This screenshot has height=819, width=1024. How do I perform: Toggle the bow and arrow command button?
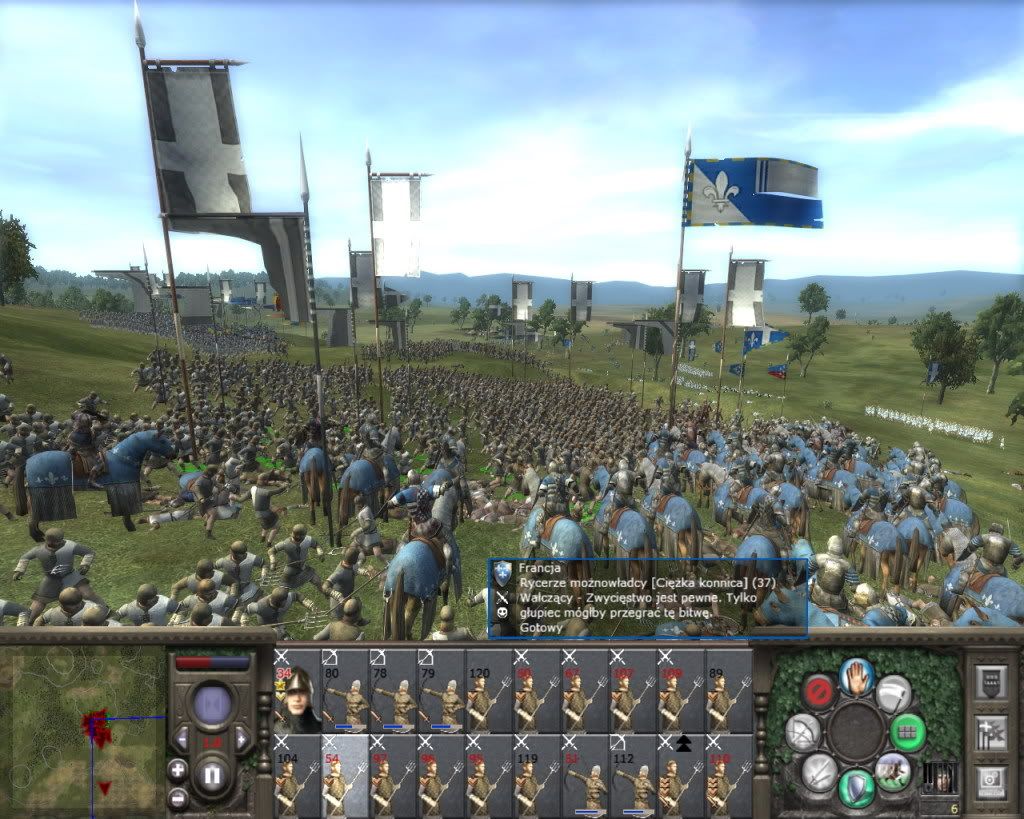coord(803,732)
